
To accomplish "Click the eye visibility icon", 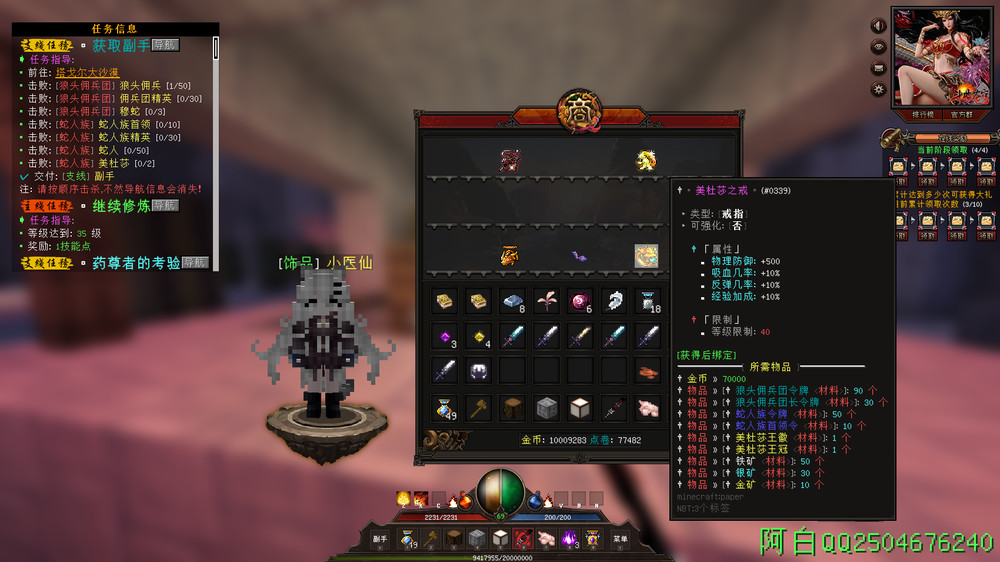I will [x=879, y=47].
